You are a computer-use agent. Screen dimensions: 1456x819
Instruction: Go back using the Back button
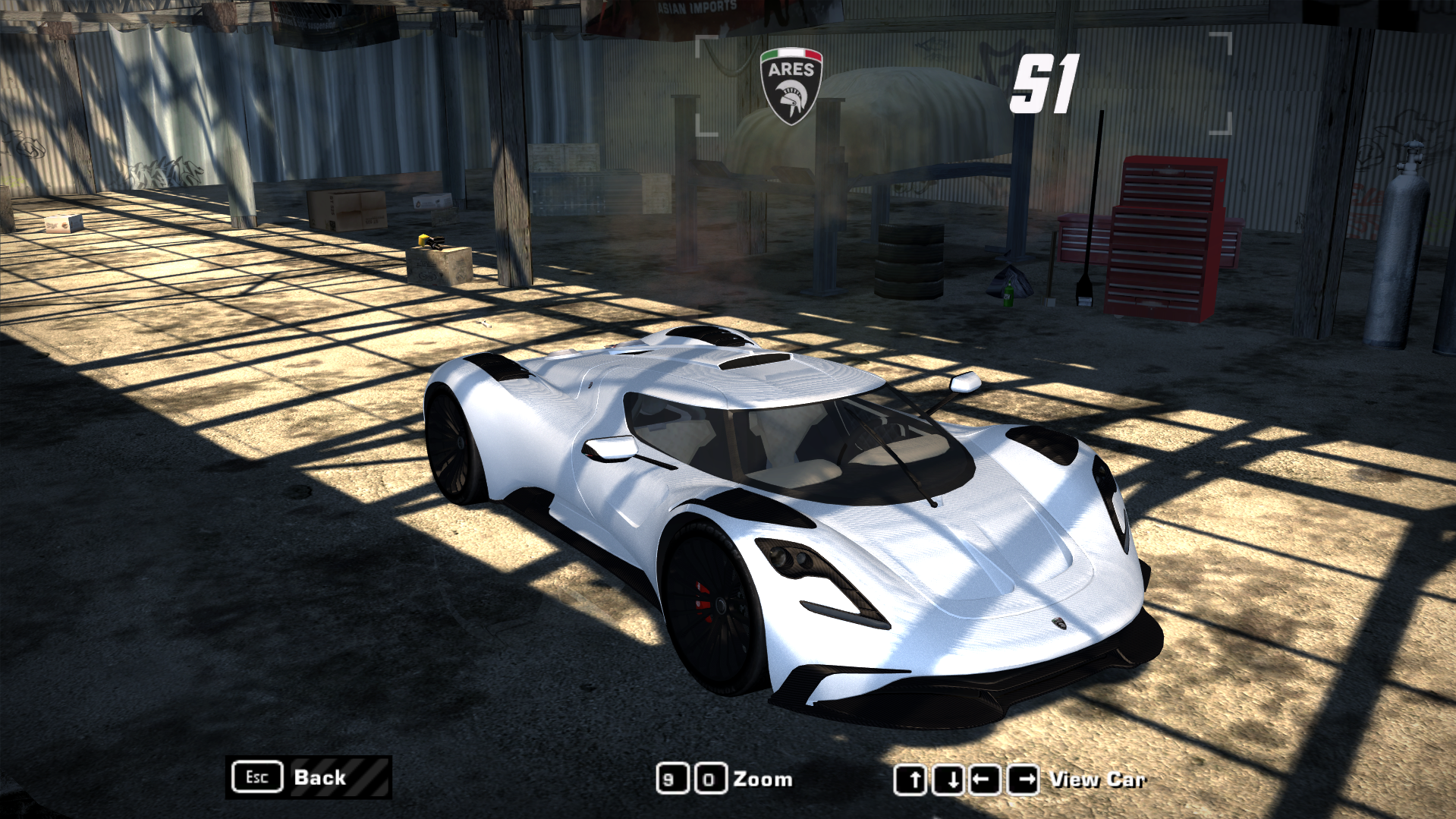click(309, 777)
